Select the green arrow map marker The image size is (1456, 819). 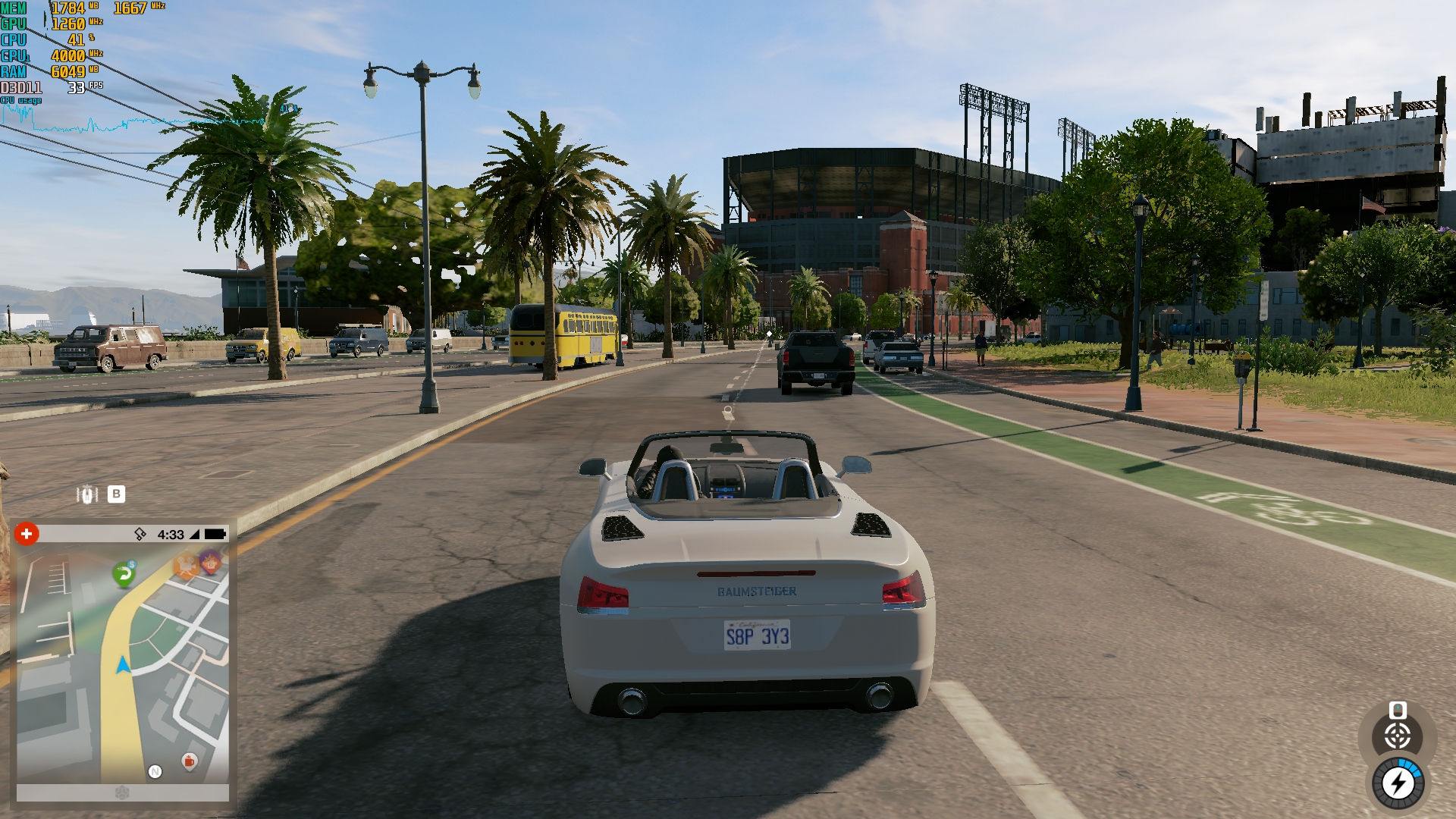pyautogui.click(x=124, y=574)
